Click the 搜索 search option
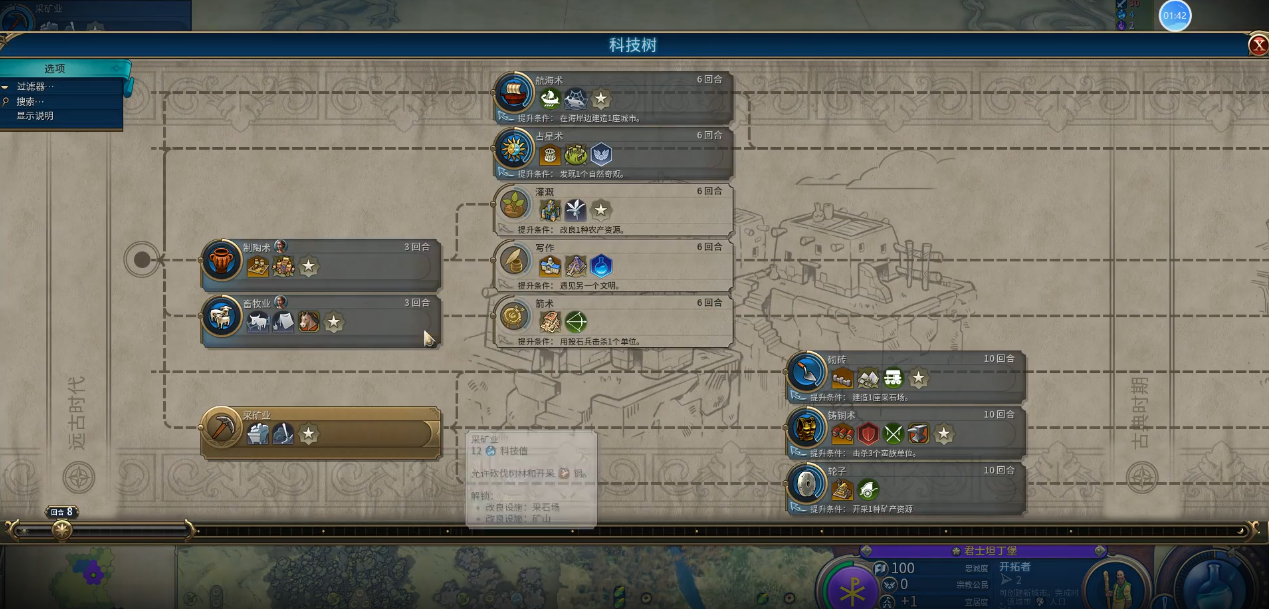 click(x=30, y=101)
